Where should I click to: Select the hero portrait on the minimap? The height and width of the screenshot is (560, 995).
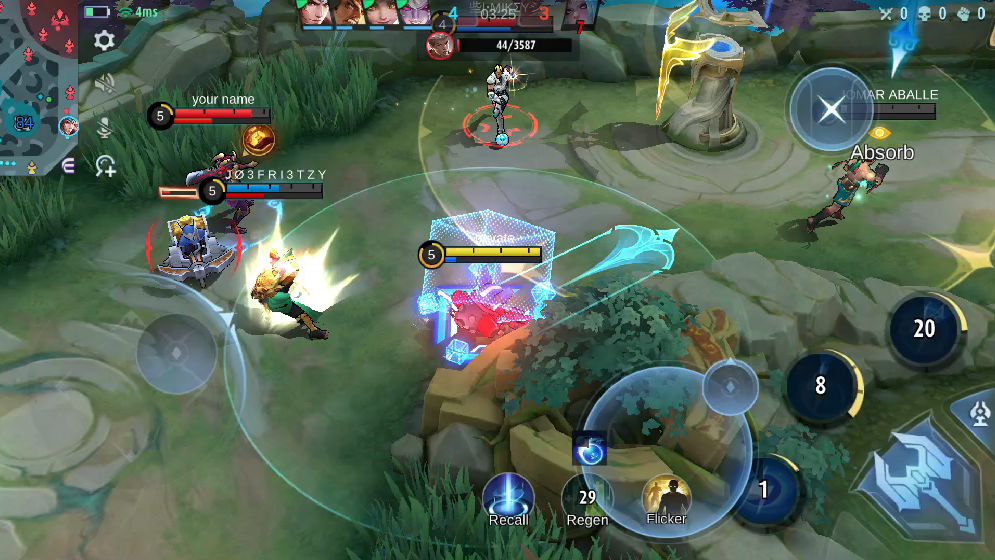point(69,126)
